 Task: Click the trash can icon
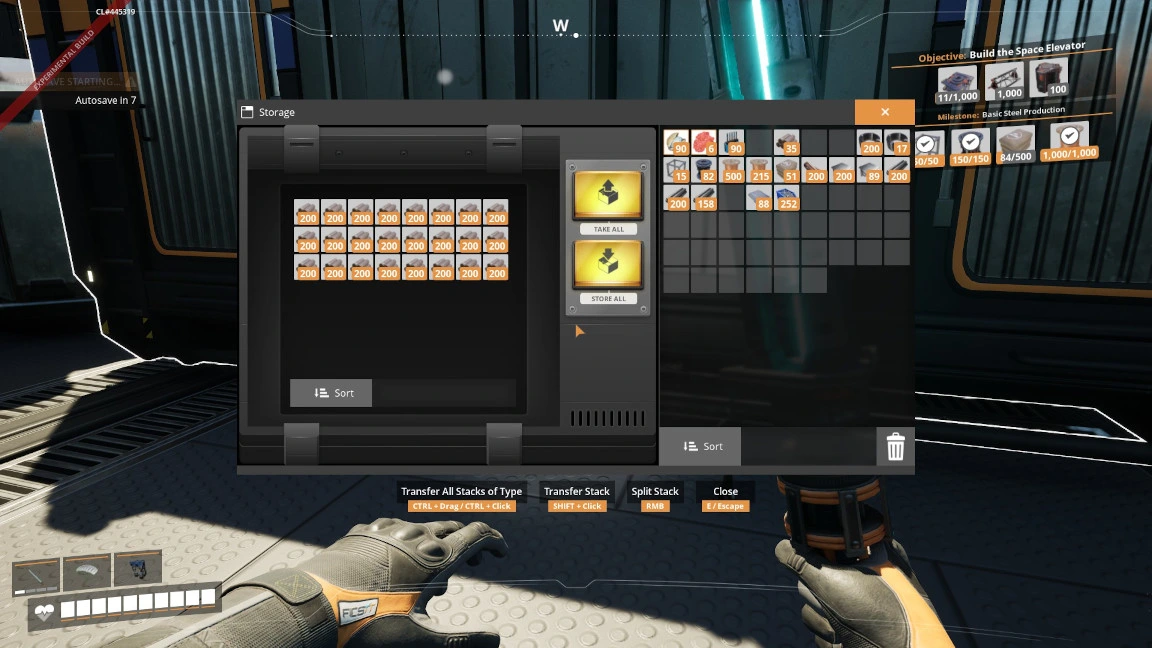coord(895,447)
